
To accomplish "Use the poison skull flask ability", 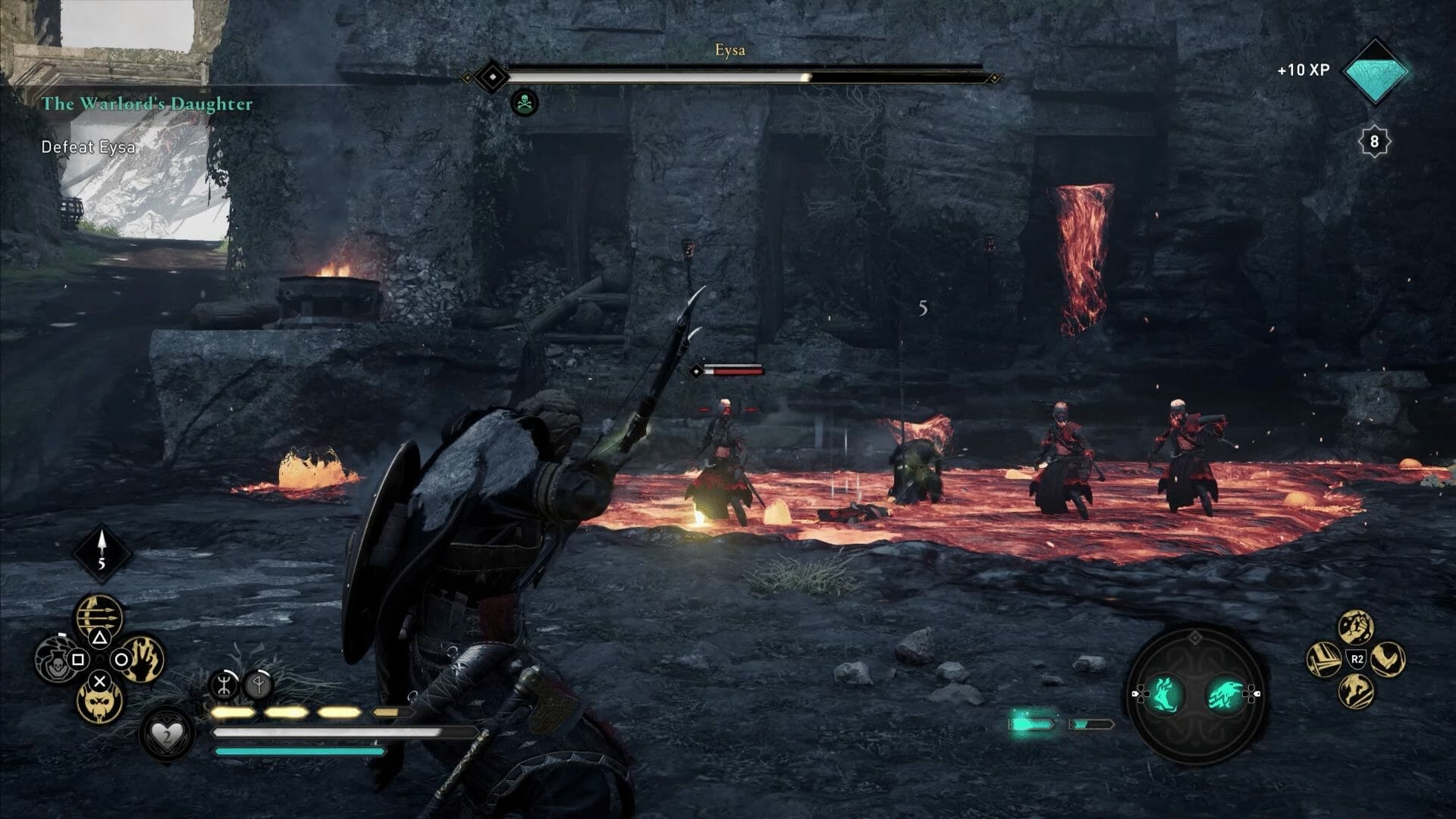I will coord(55,660).
